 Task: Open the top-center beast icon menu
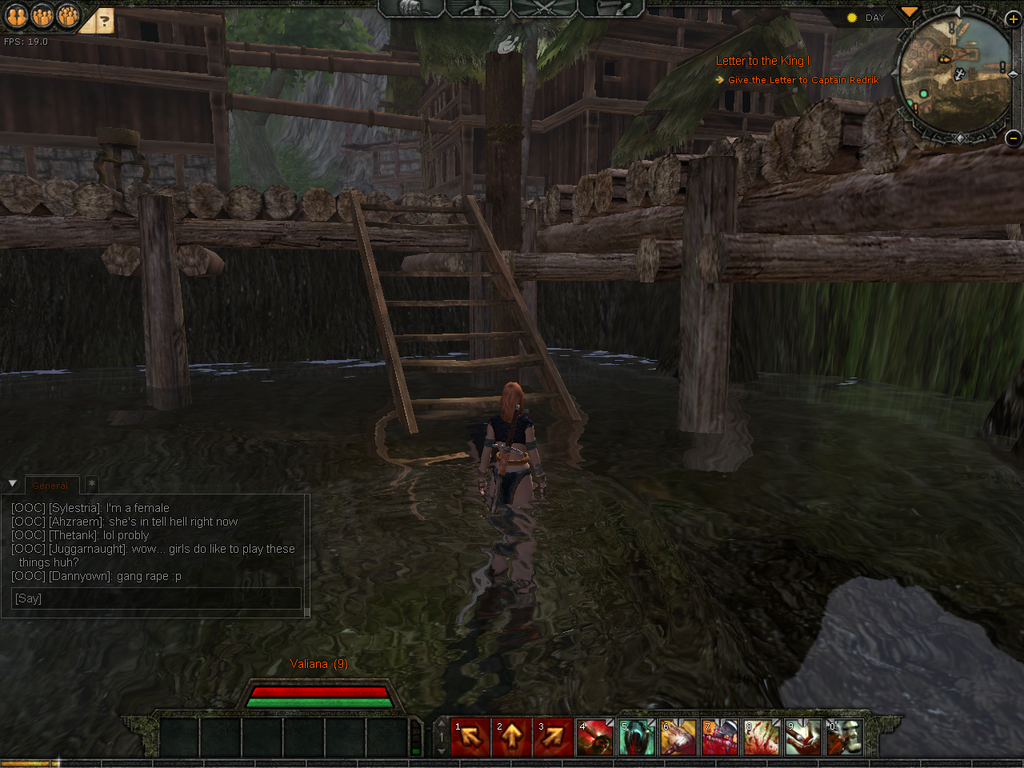tap(412, 8)
